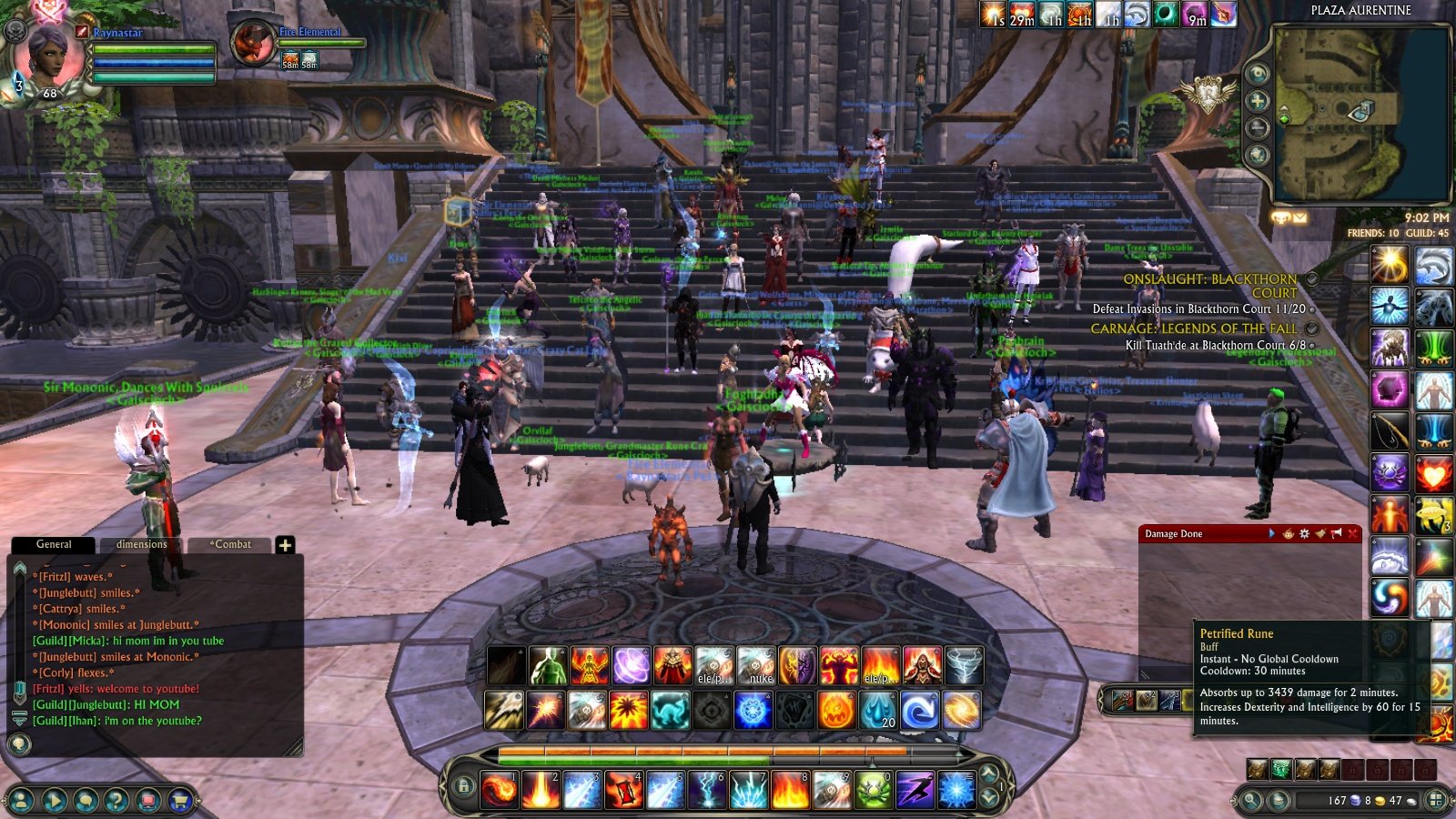Close the Damage Done meter window
Viewport: 1456px width, 819px height.
pos(1352,533)
